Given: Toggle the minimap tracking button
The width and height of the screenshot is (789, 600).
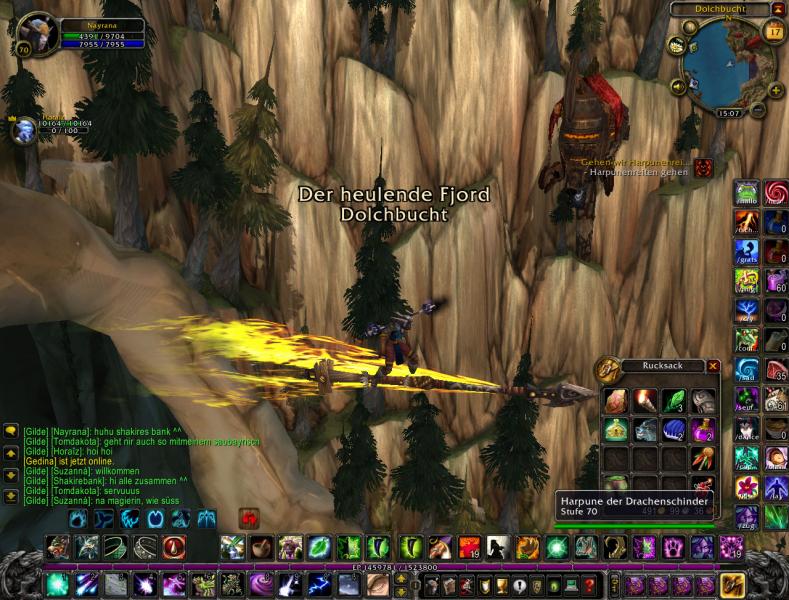Looking at the screenshot, I should (678, 45).
